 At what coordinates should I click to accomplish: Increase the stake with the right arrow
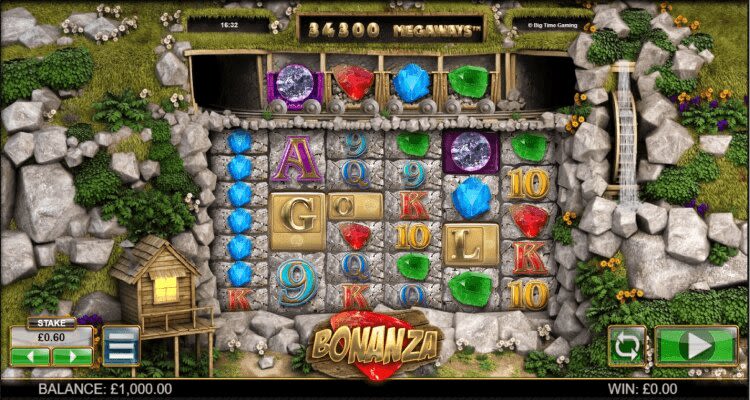[x=73, y=355]
